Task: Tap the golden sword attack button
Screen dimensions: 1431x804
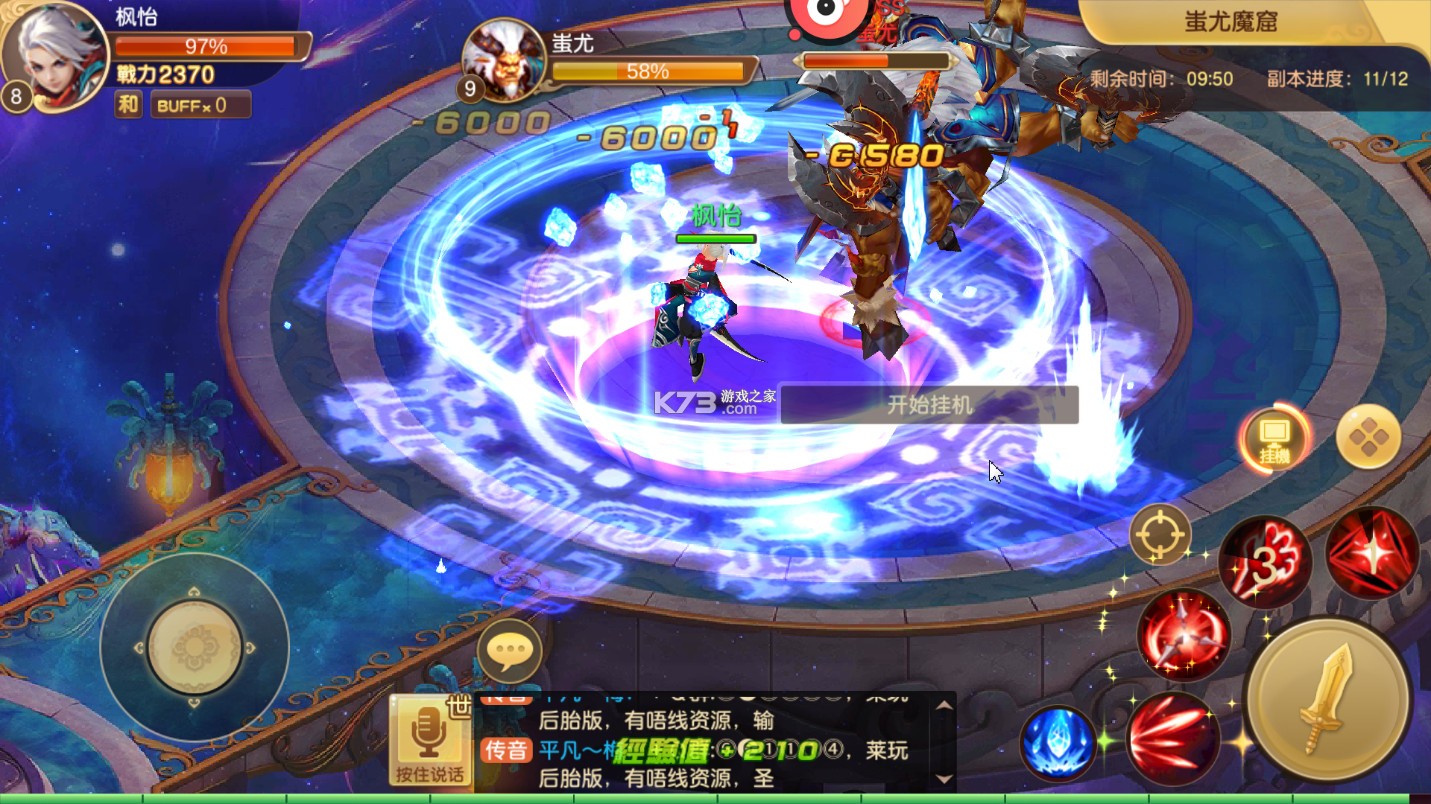Action: [x=1330, y=700]
